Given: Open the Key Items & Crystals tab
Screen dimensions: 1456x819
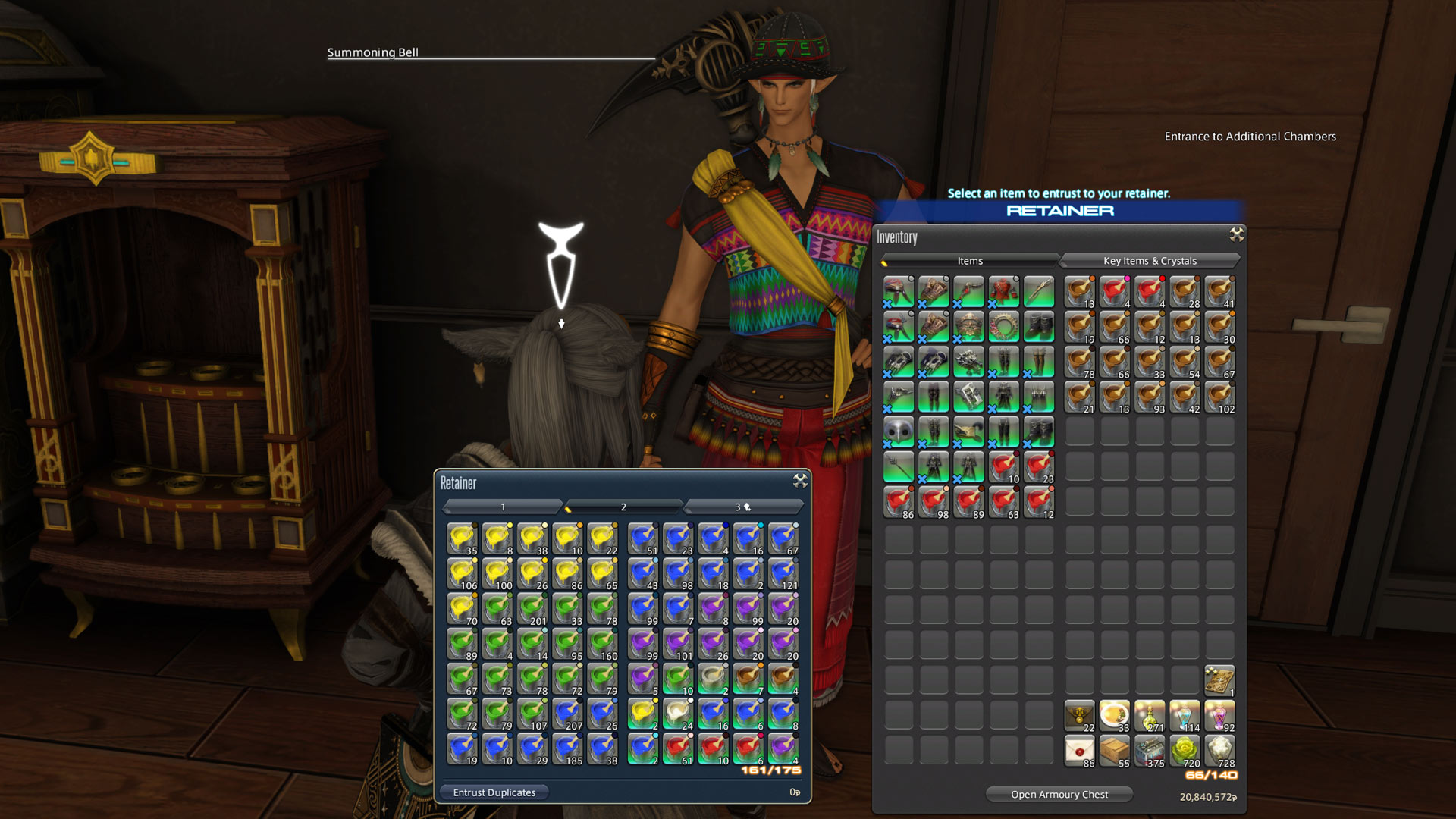Looking at the screenshot, I should [x=1150, y=260].
